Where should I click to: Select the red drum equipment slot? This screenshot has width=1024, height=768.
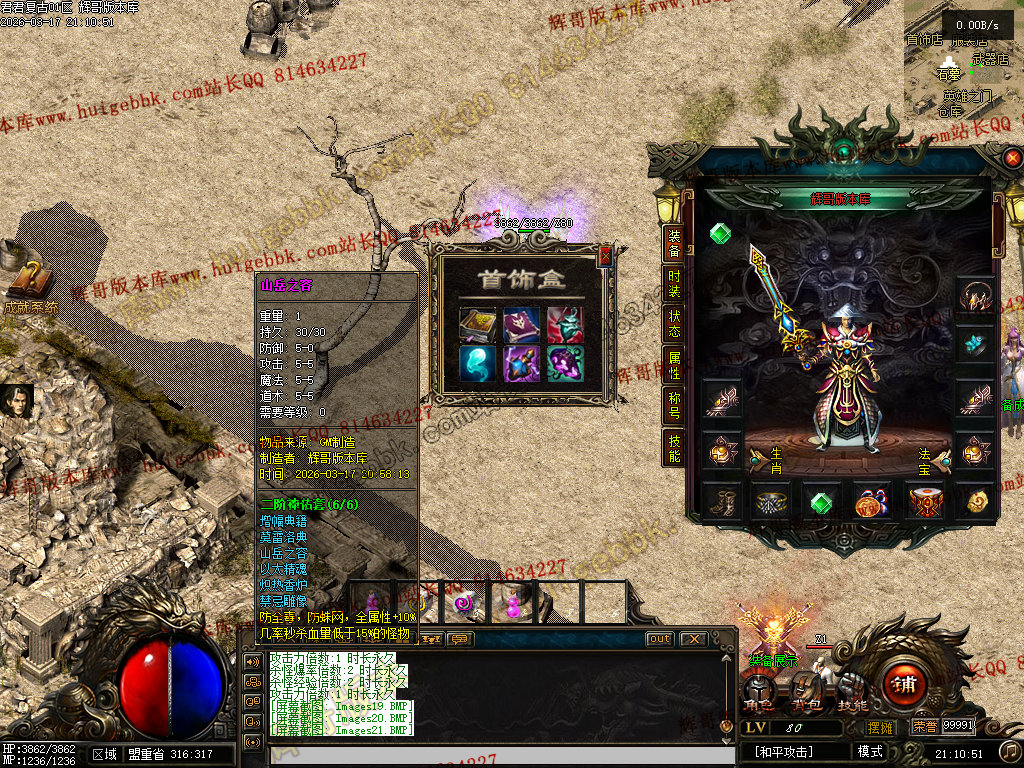924,502
